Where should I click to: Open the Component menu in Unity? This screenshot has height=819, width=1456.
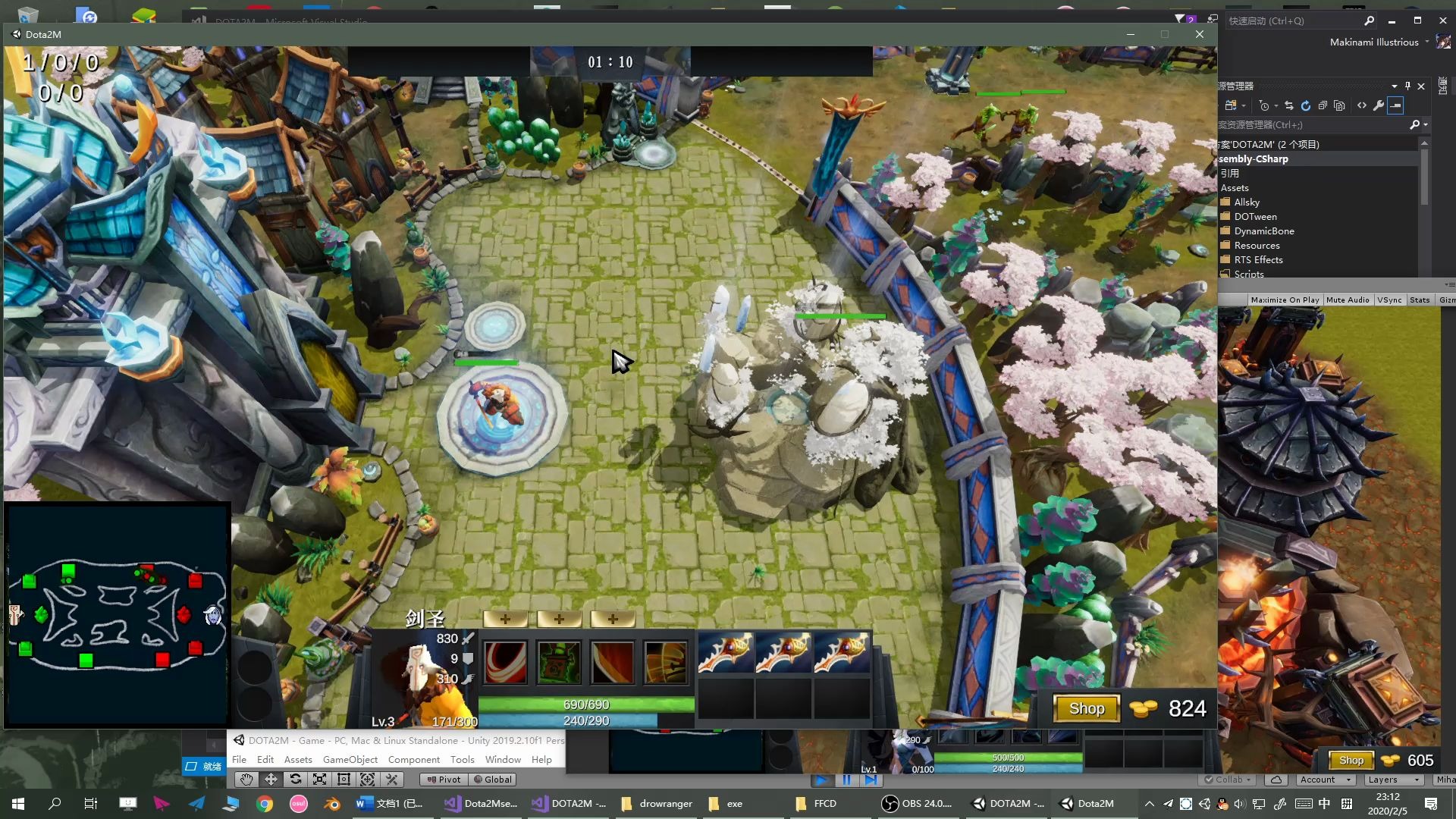[414, 759]
